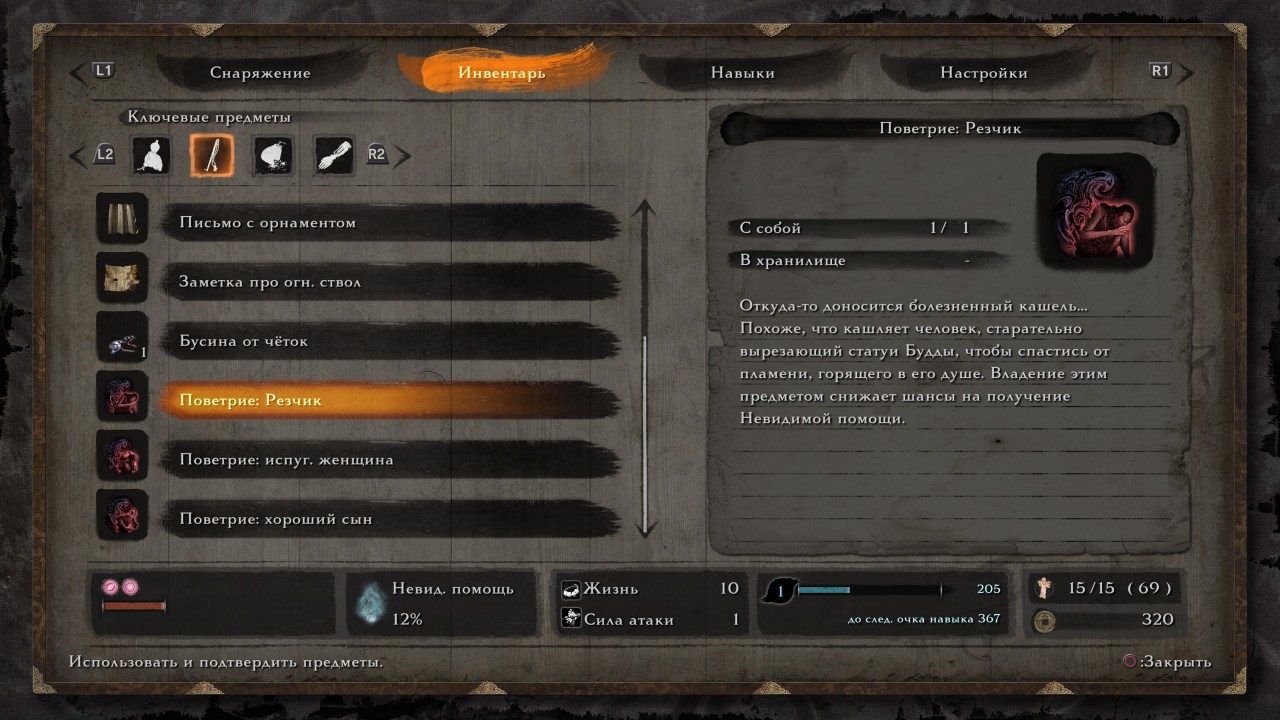Open the Настройки tab
The width and height of the screenshot is (1280, 720).
[x=985, y=72]
